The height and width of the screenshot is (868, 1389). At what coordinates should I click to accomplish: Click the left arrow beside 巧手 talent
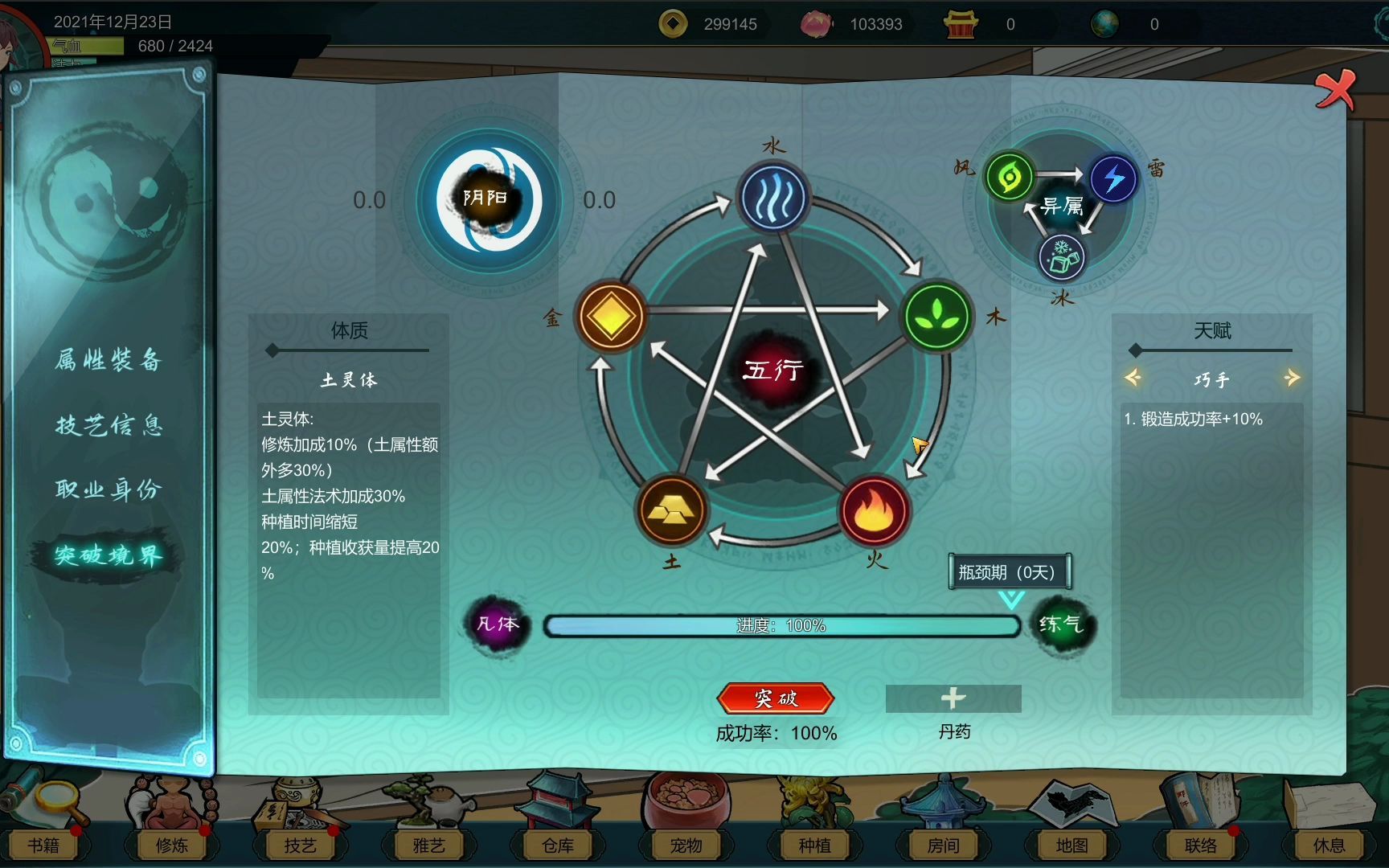[1134, 378]
